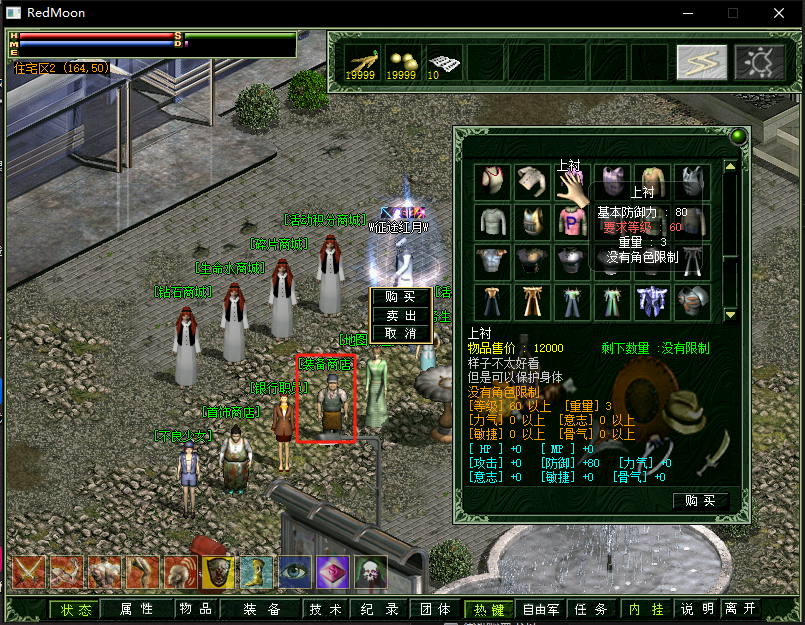
Task: Activate the skull skill icon
Action: pos(370,573)
